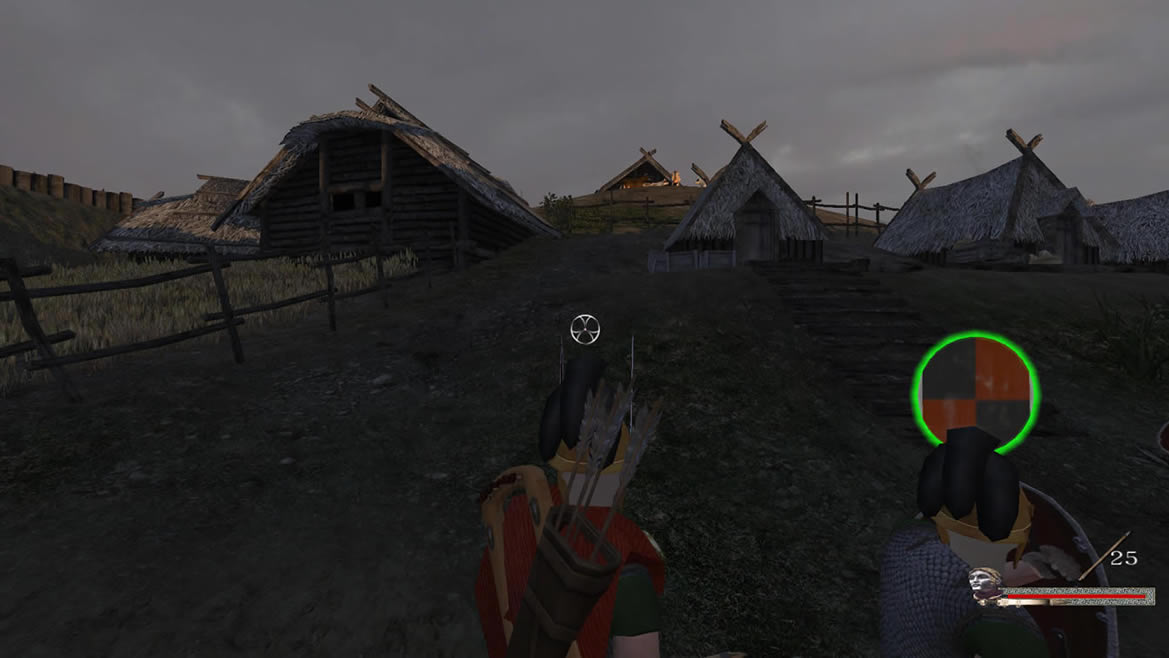The width and height of the screenshot is (1169, 658).
Task: Click the orange and black checkered banner
Action: [975, 388]
